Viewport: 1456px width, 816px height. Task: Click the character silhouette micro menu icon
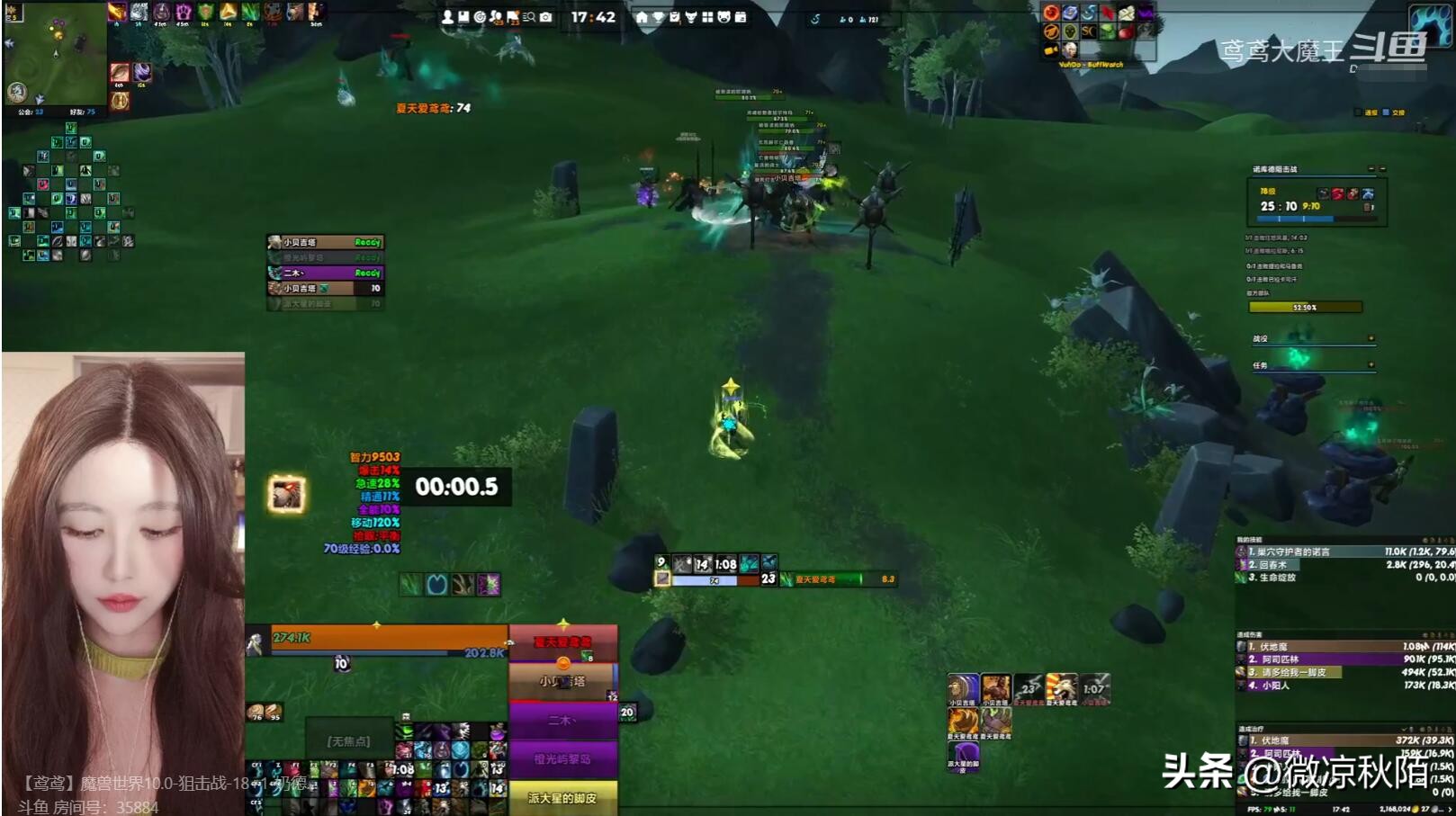pyautogui.click(x=447, y=17)
